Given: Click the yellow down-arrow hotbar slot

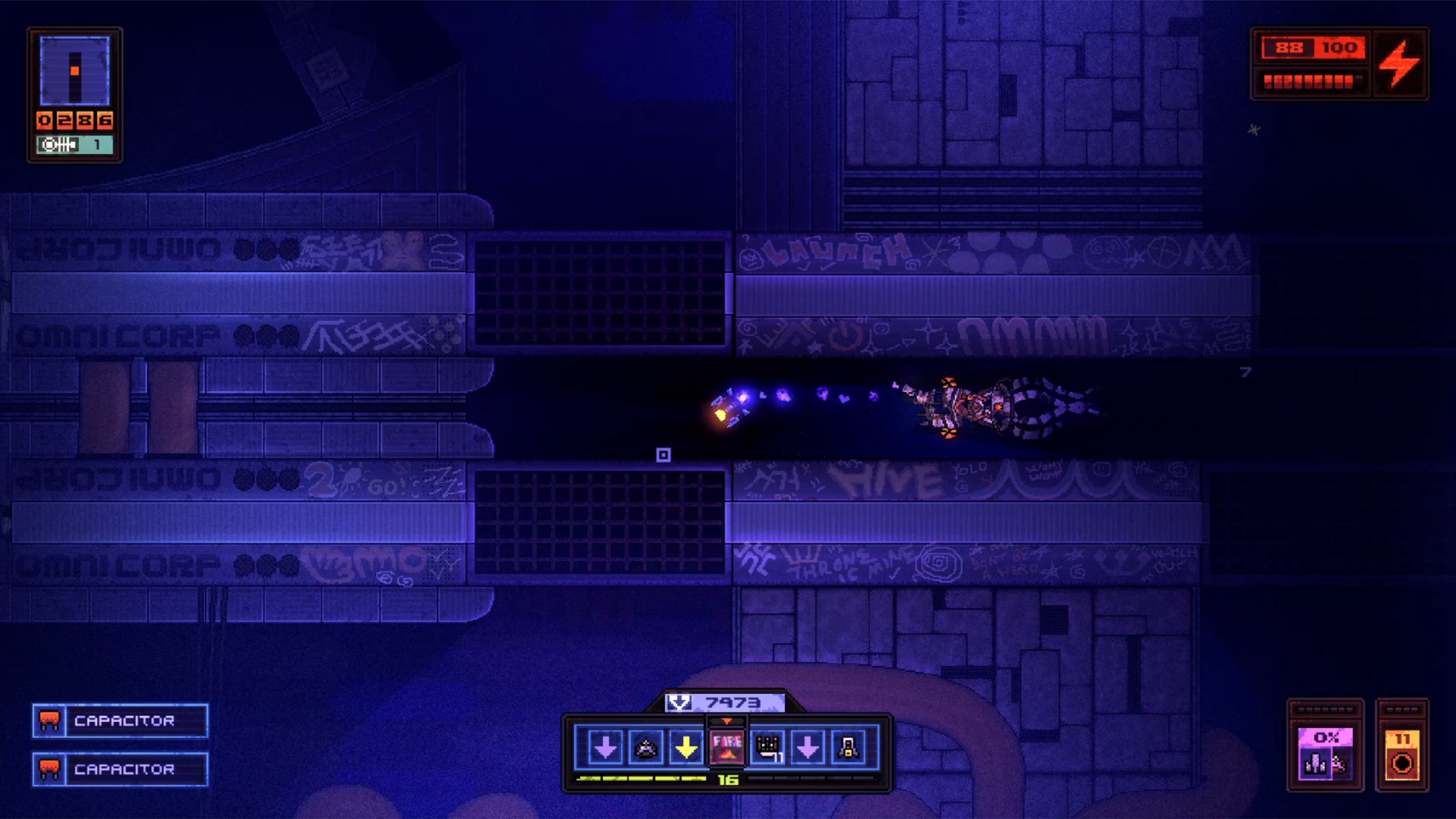Looking at the screenshot, I should (685, 747).
